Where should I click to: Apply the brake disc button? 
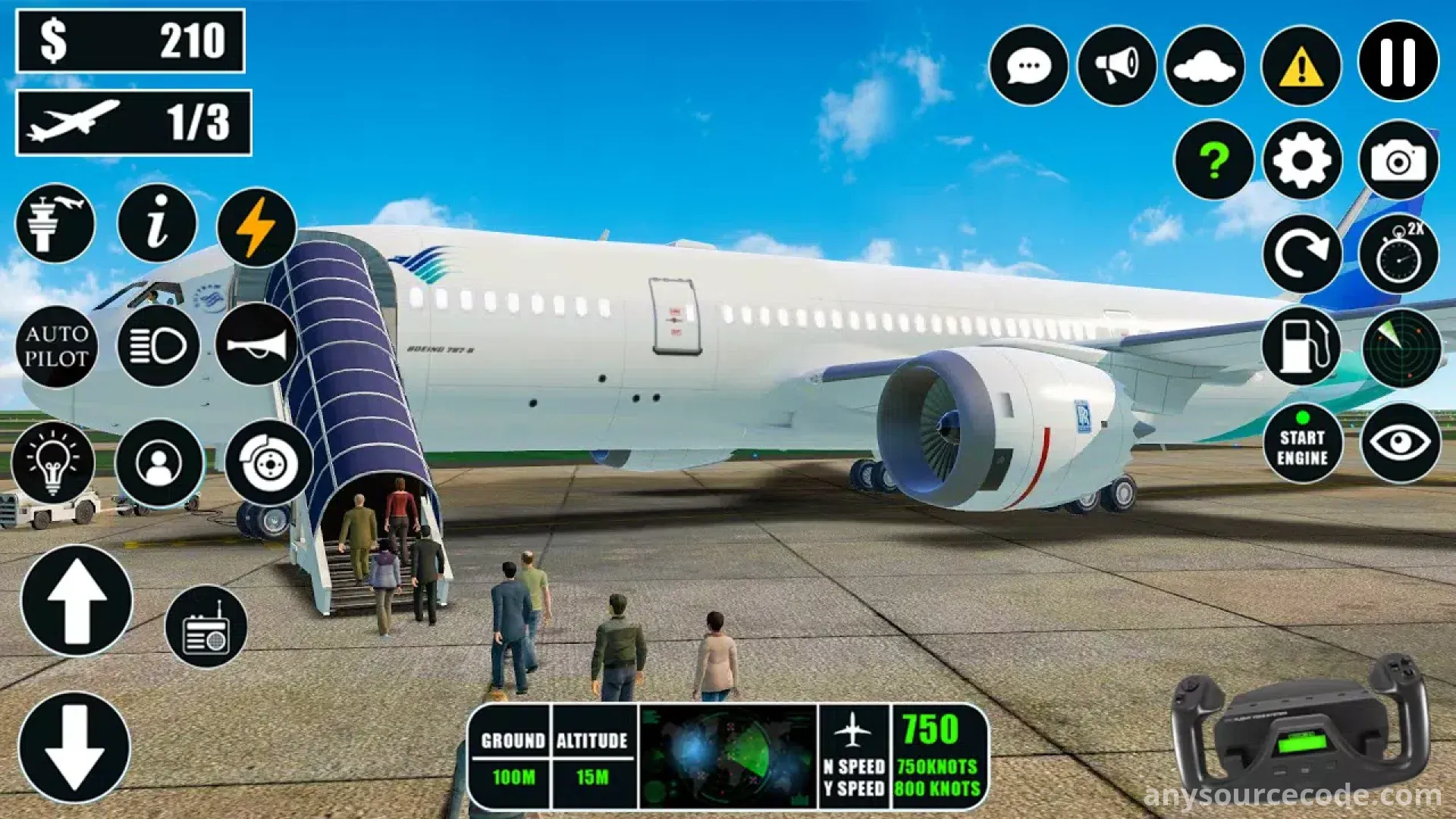(x=268, y=463)
